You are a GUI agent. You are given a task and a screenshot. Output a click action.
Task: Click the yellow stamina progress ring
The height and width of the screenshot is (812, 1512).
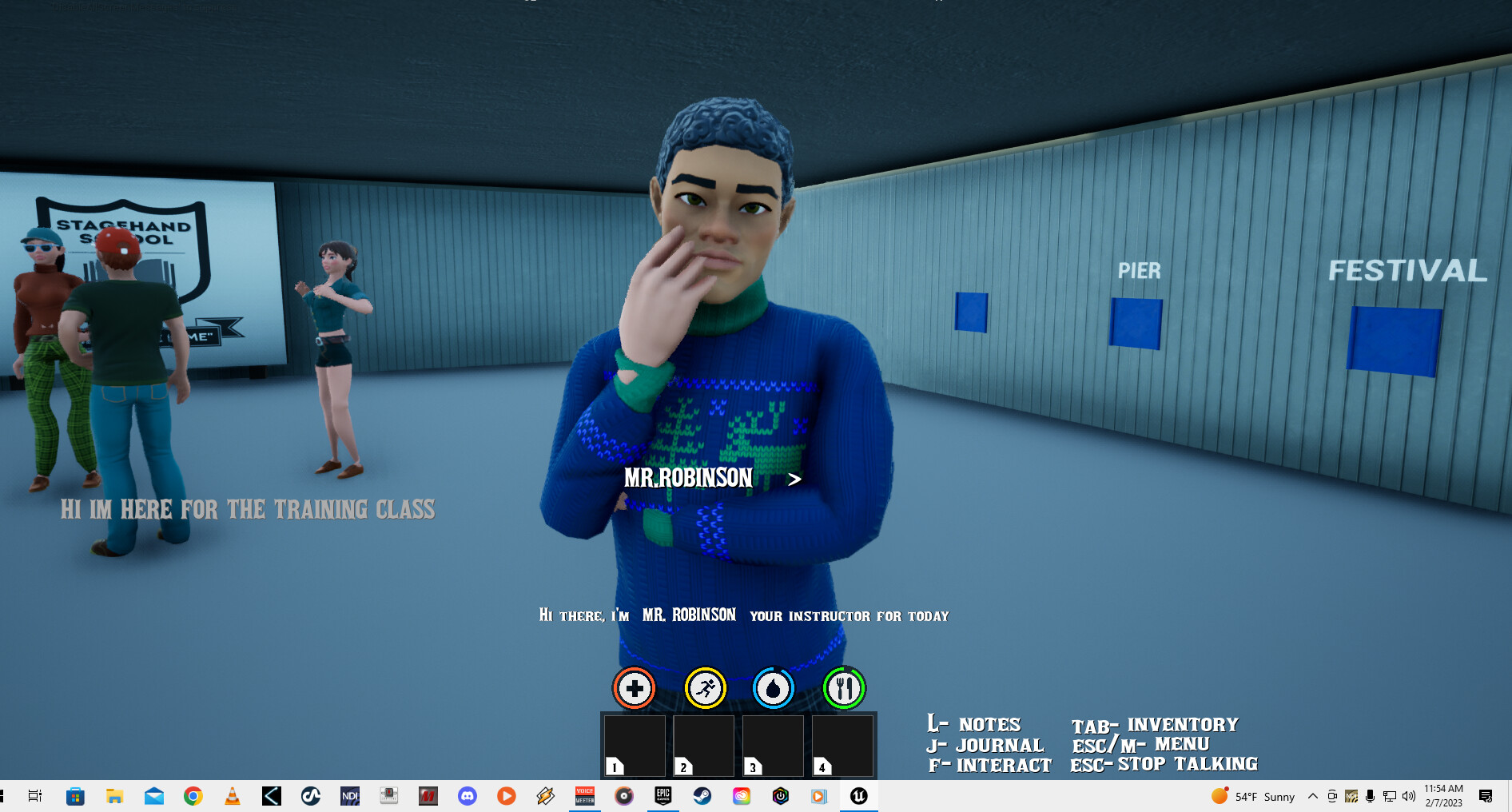(x=703, y=687)
